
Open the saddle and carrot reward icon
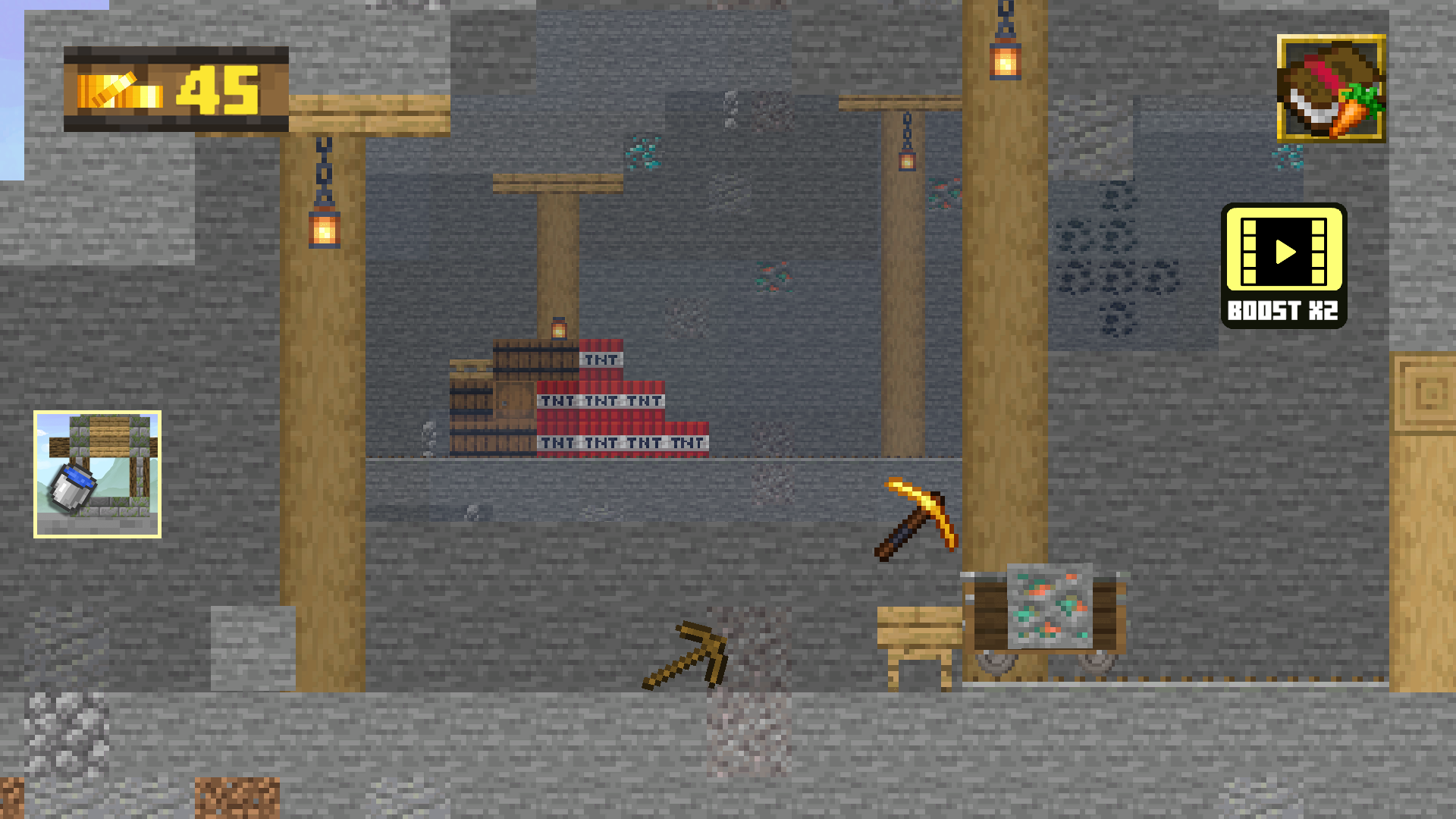[1330, 89]
